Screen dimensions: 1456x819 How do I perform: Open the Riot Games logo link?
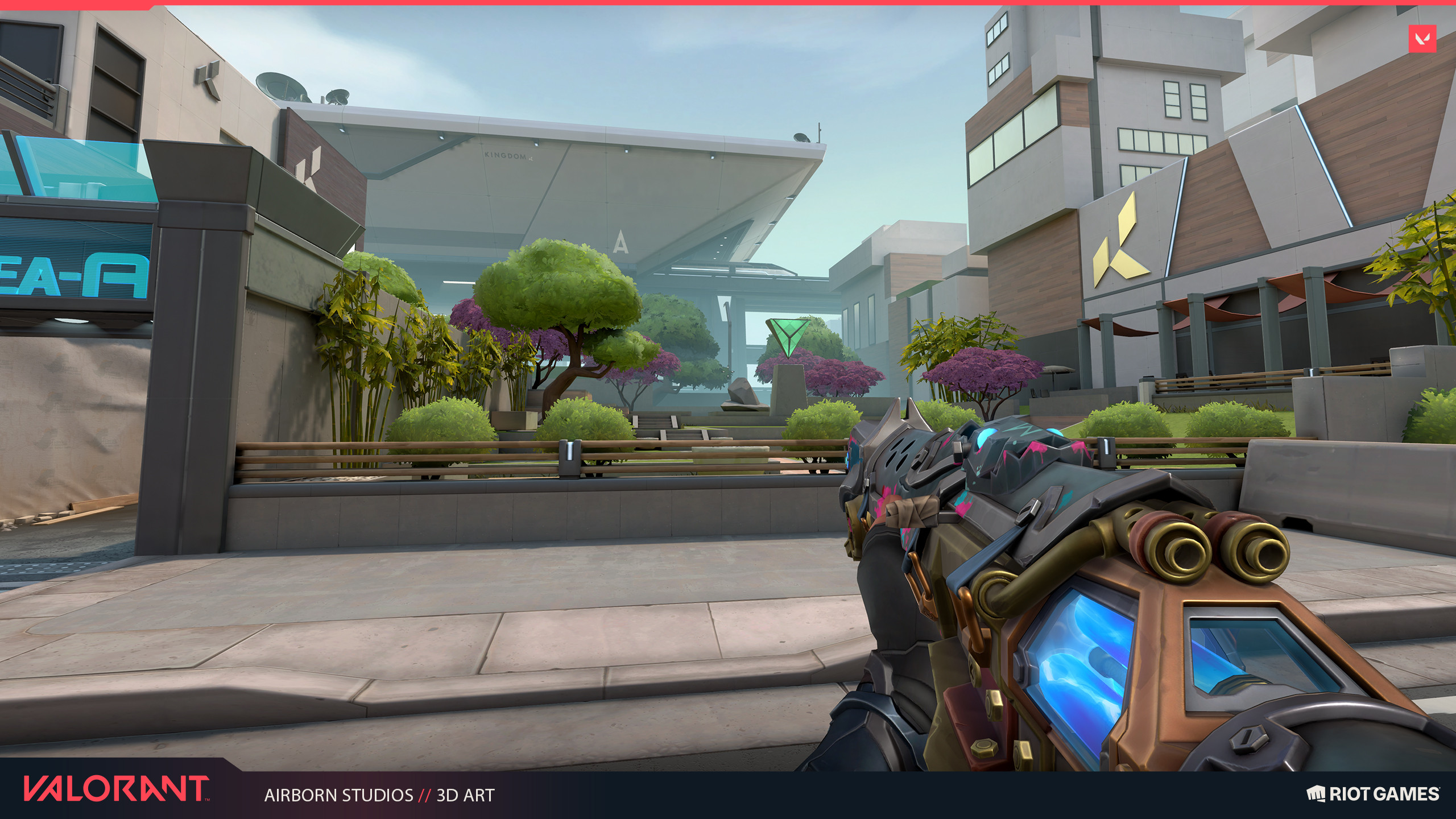(1372, 793)
